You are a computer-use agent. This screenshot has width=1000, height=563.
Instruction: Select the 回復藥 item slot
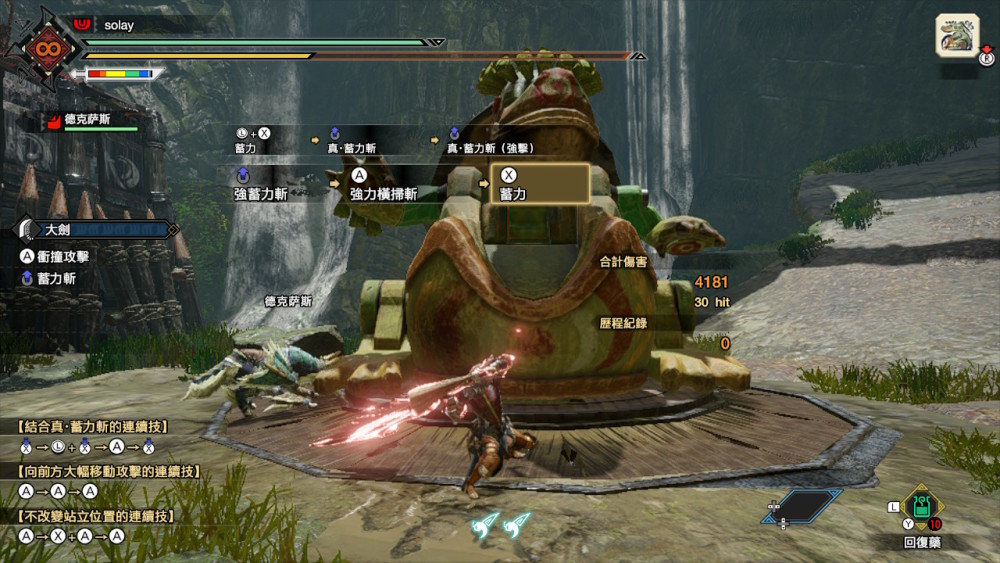pyautogui.click(x=921, y=510)
